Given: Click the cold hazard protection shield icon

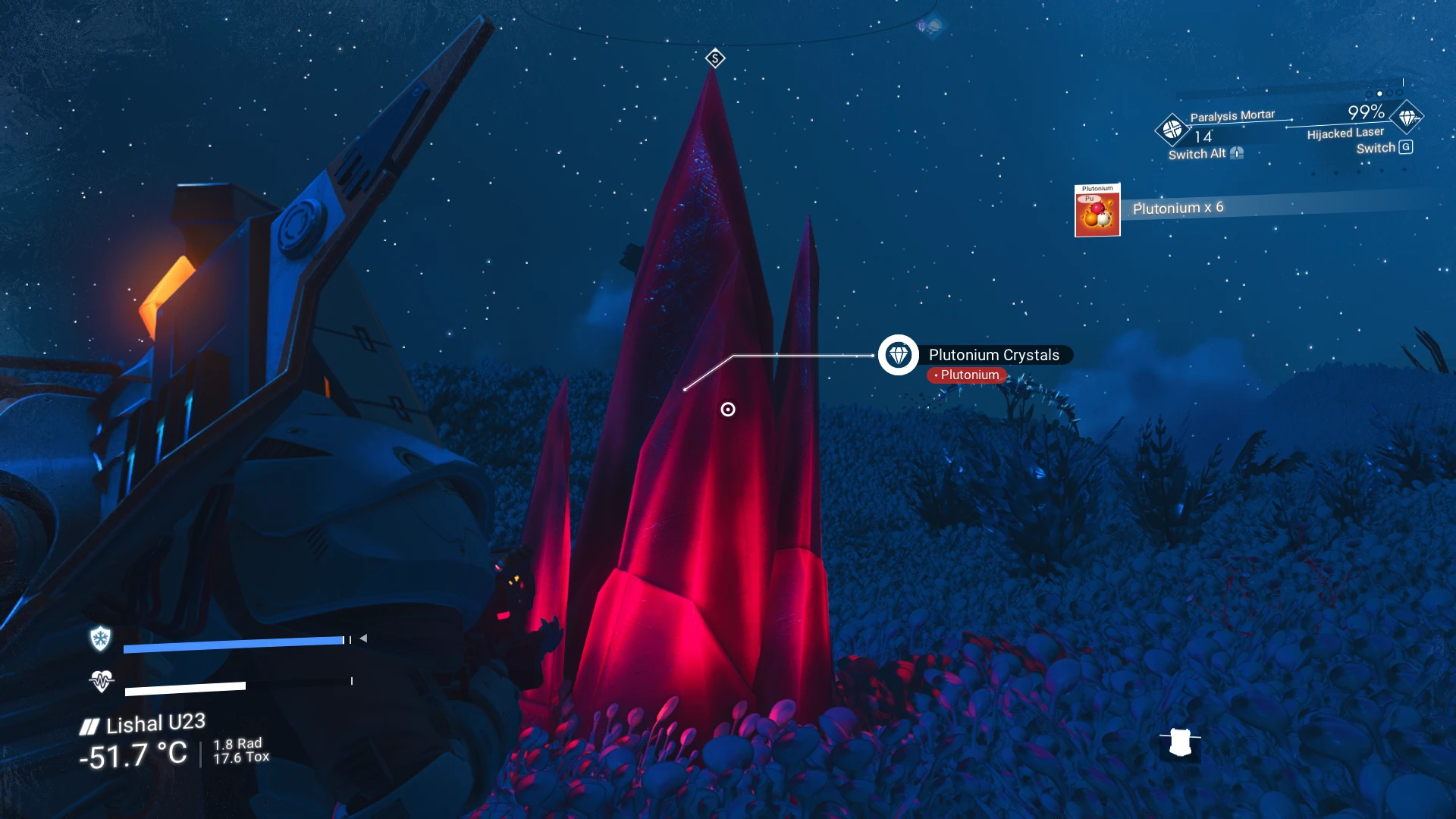Looking at the screenshot, I should point(100,639).
